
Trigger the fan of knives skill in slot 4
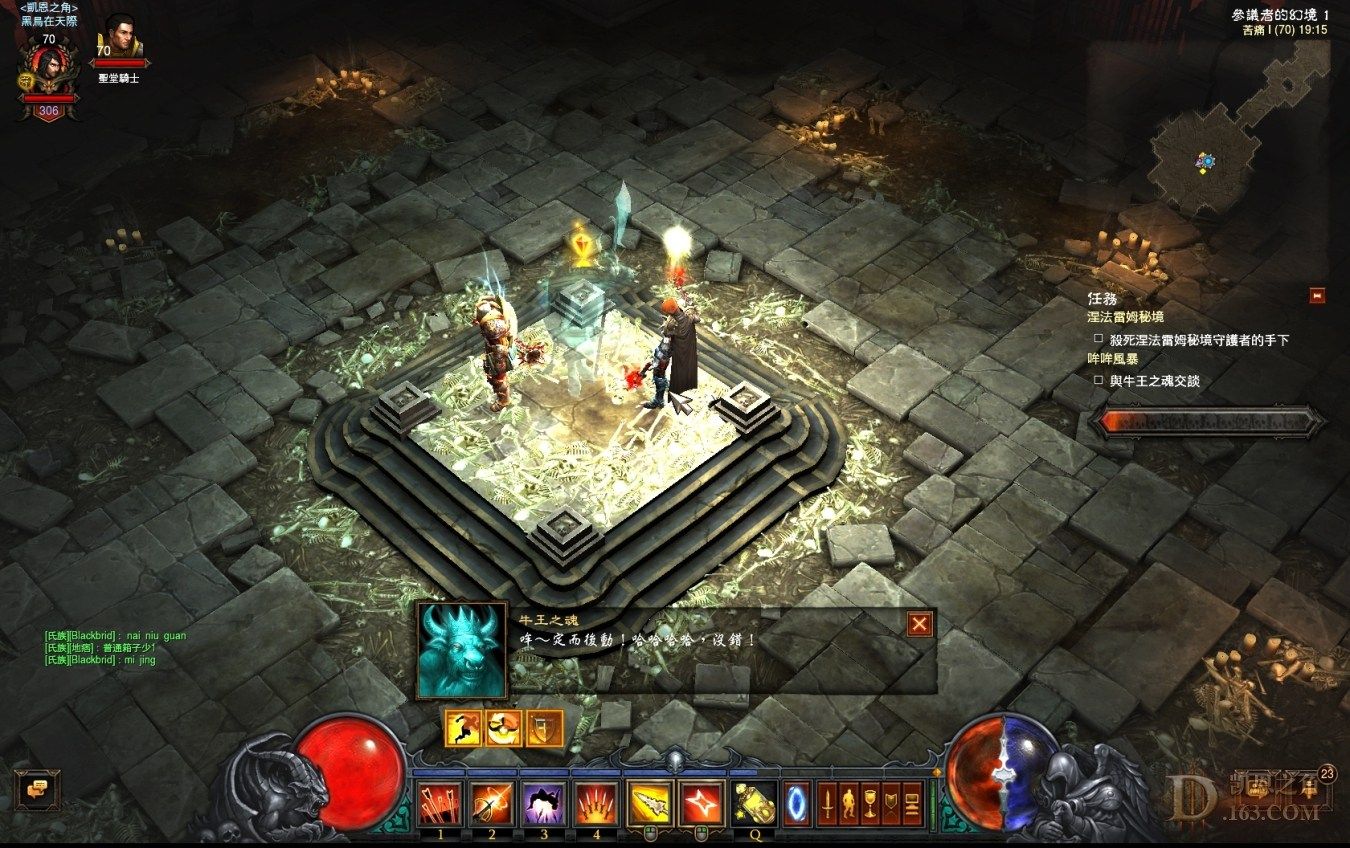596,803
